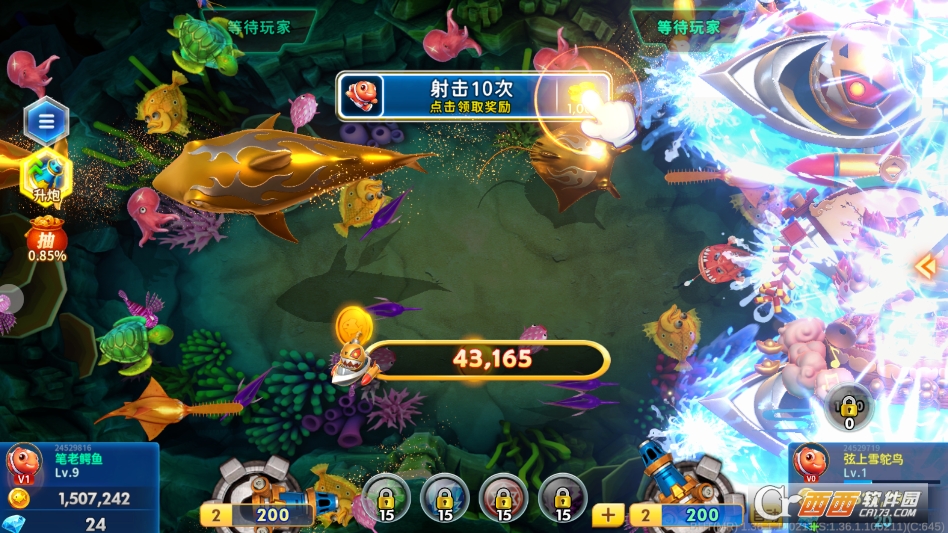
Task: Open the hexagonal hamburger menu
Action: point(46,123)
